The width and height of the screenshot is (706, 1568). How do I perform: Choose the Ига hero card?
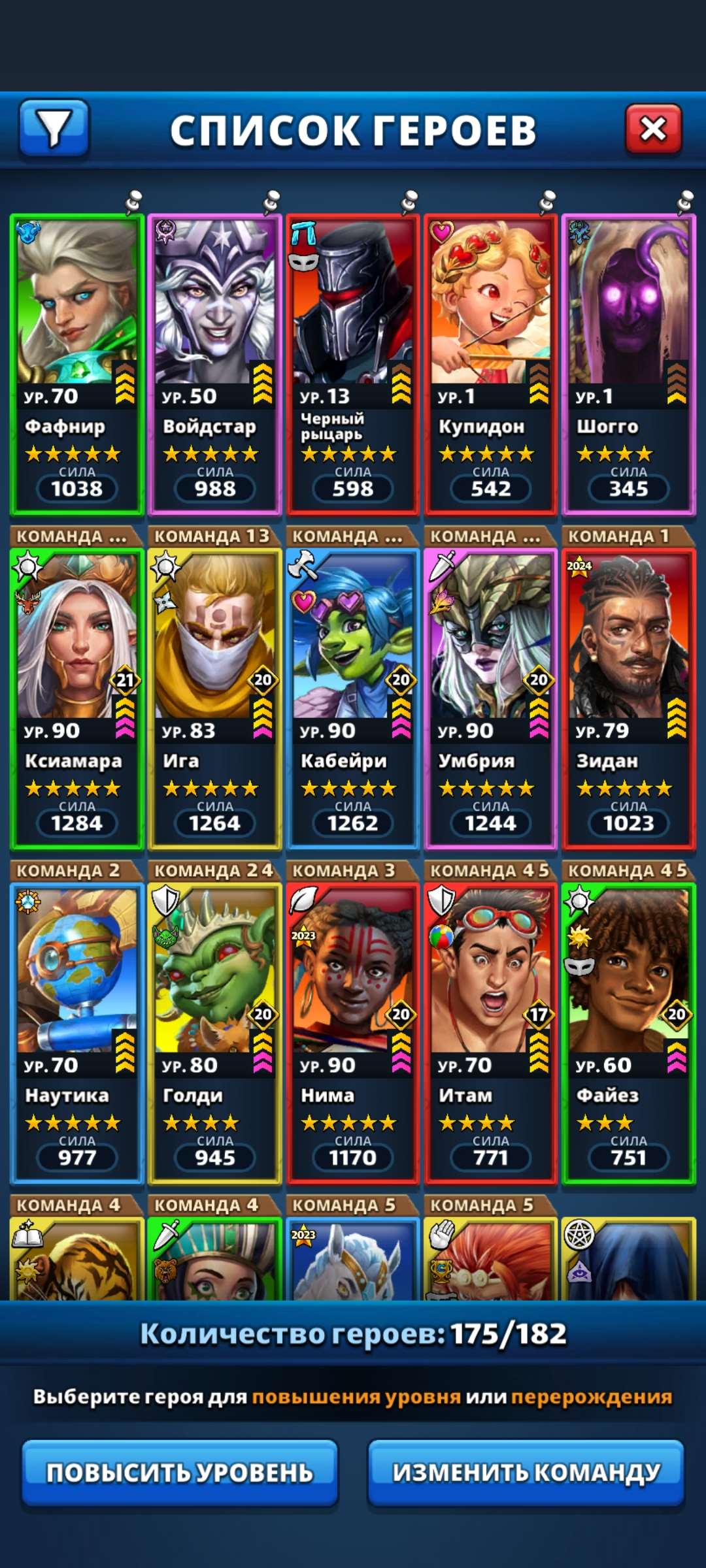[215, 699]
